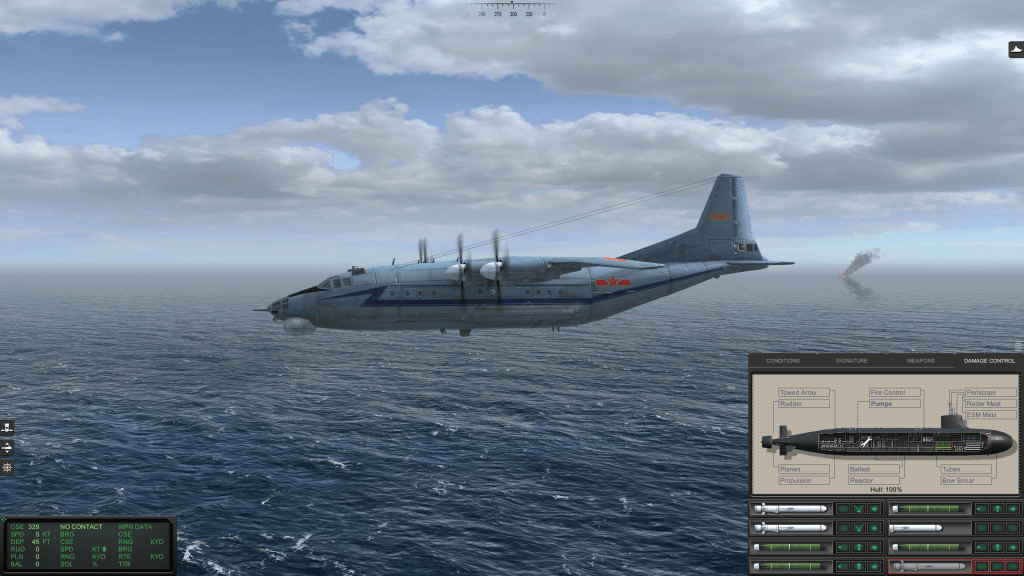
Task: Show the Weapons tab
Action: [x=920, y=360]
